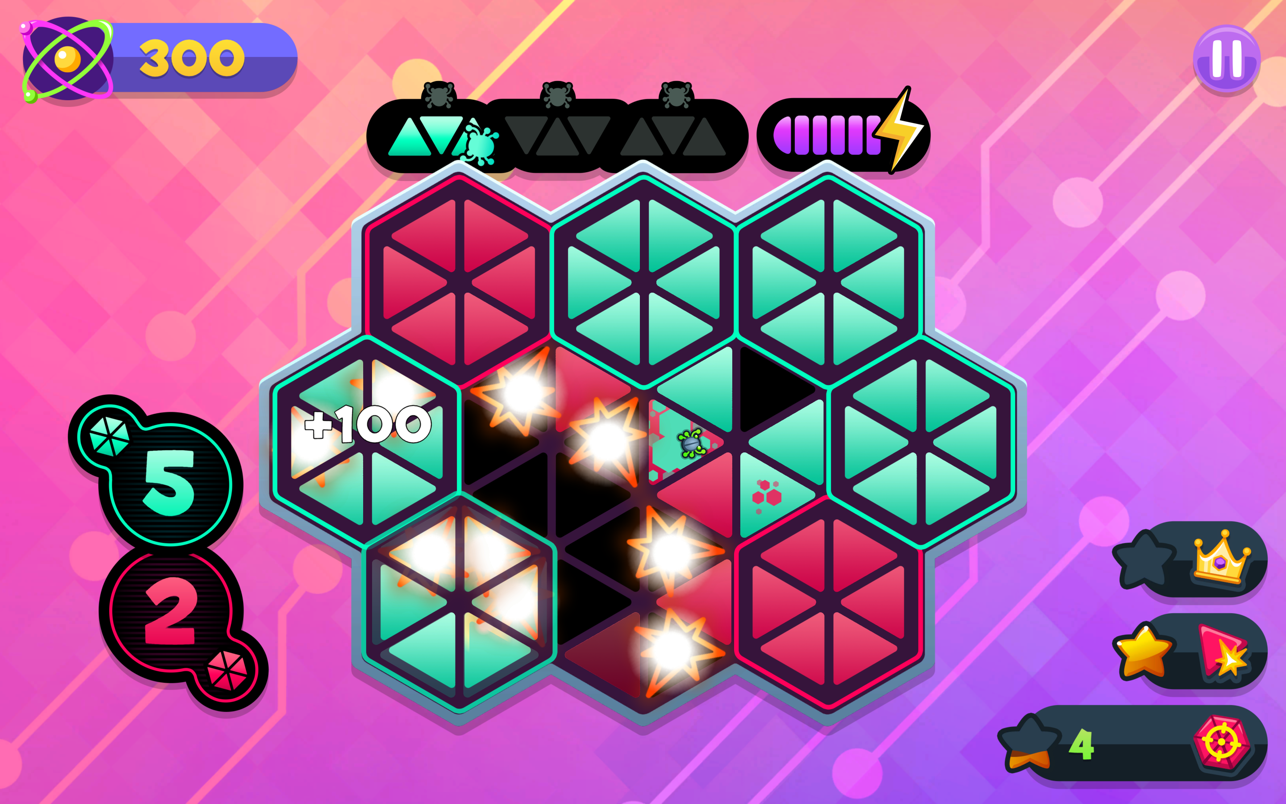Image resolution: width=1286 pixels, height=804 pixels.
Task: Pause the game
Action: [1226, 59]
